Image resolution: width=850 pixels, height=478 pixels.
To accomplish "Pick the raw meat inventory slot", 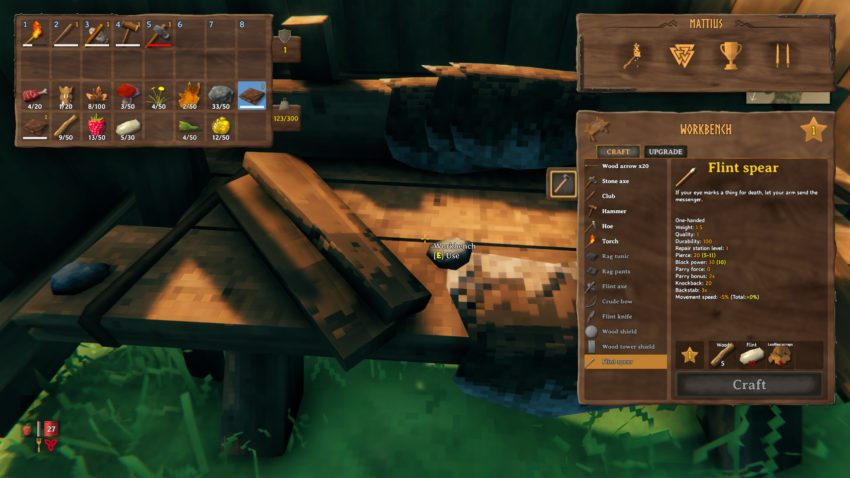I will coord(35,95).
